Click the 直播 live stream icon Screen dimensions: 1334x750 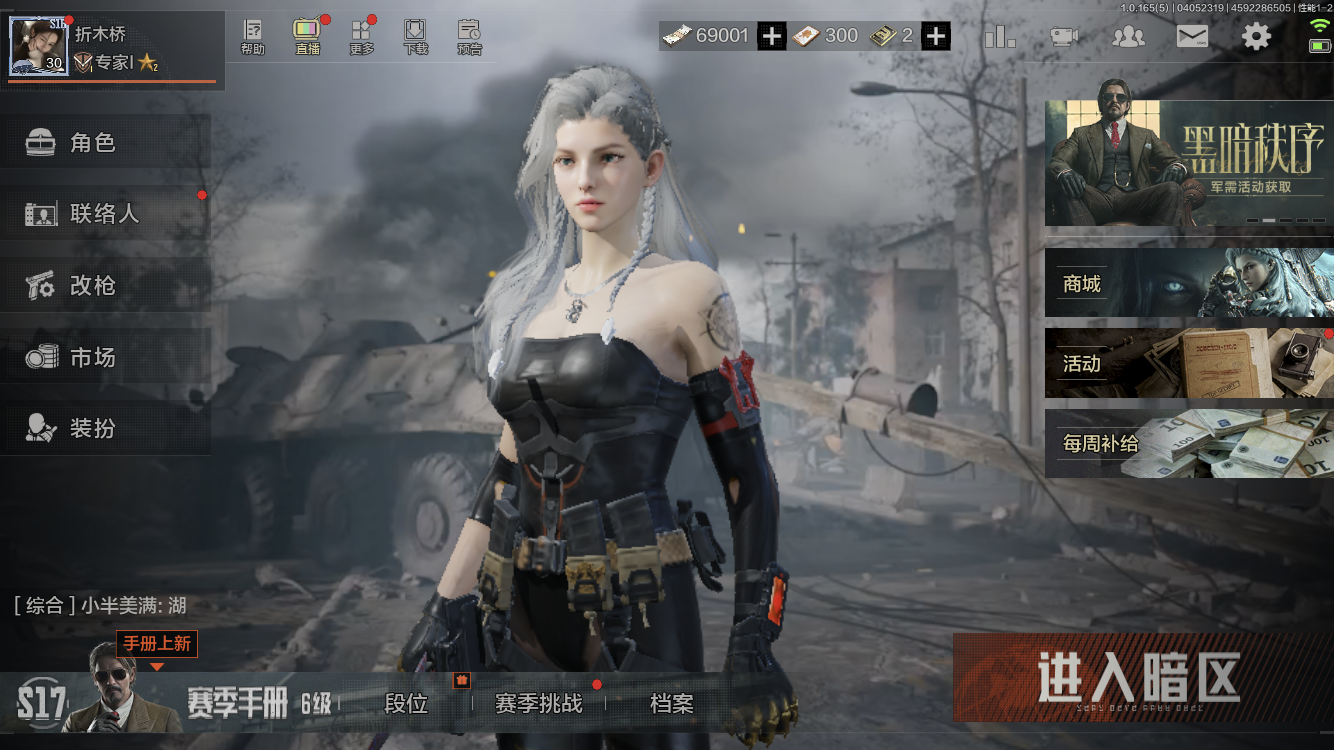coord(307,36)
